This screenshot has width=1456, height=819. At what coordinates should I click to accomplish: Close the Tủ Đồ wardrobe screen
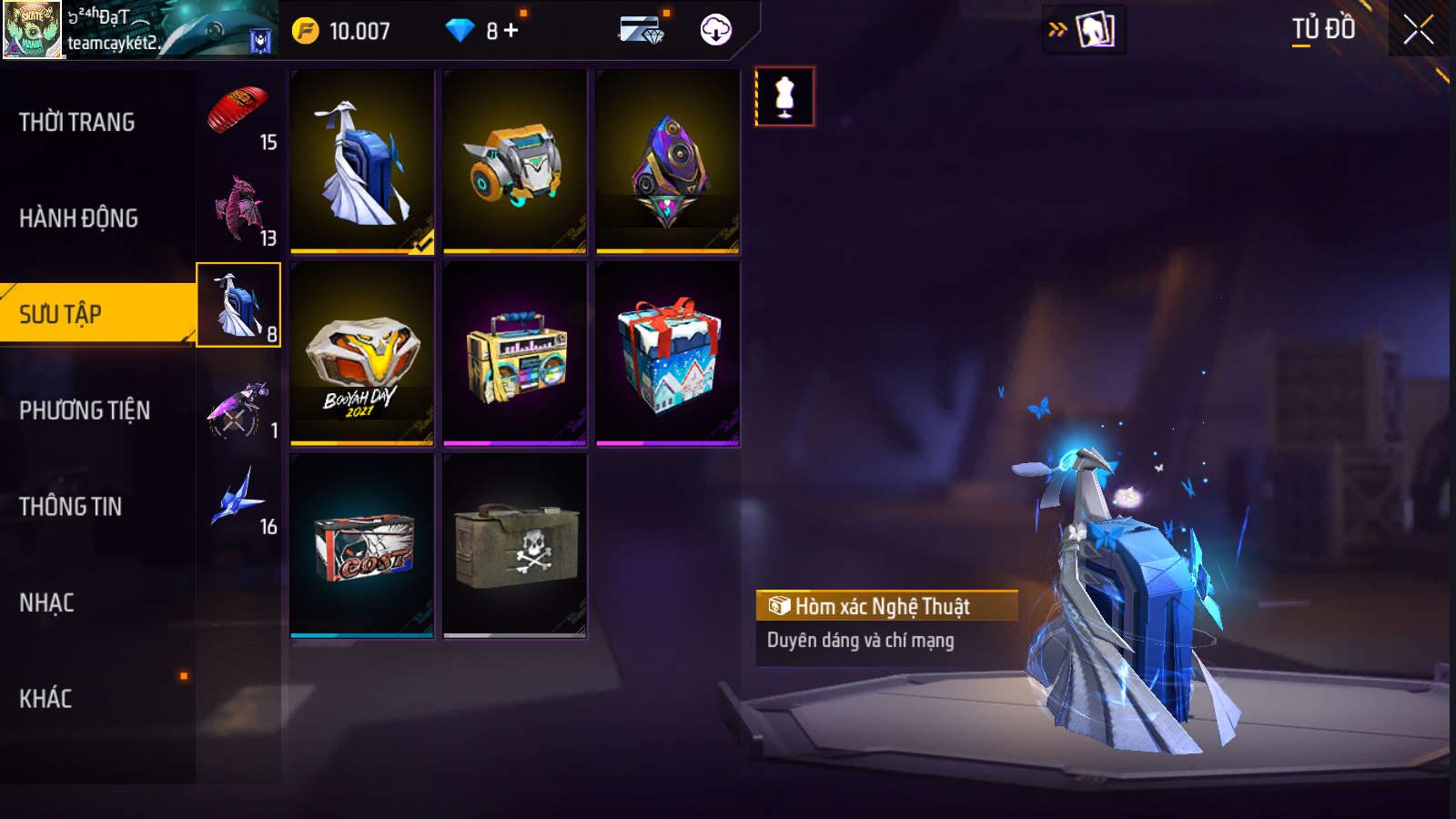(1418, 30)
